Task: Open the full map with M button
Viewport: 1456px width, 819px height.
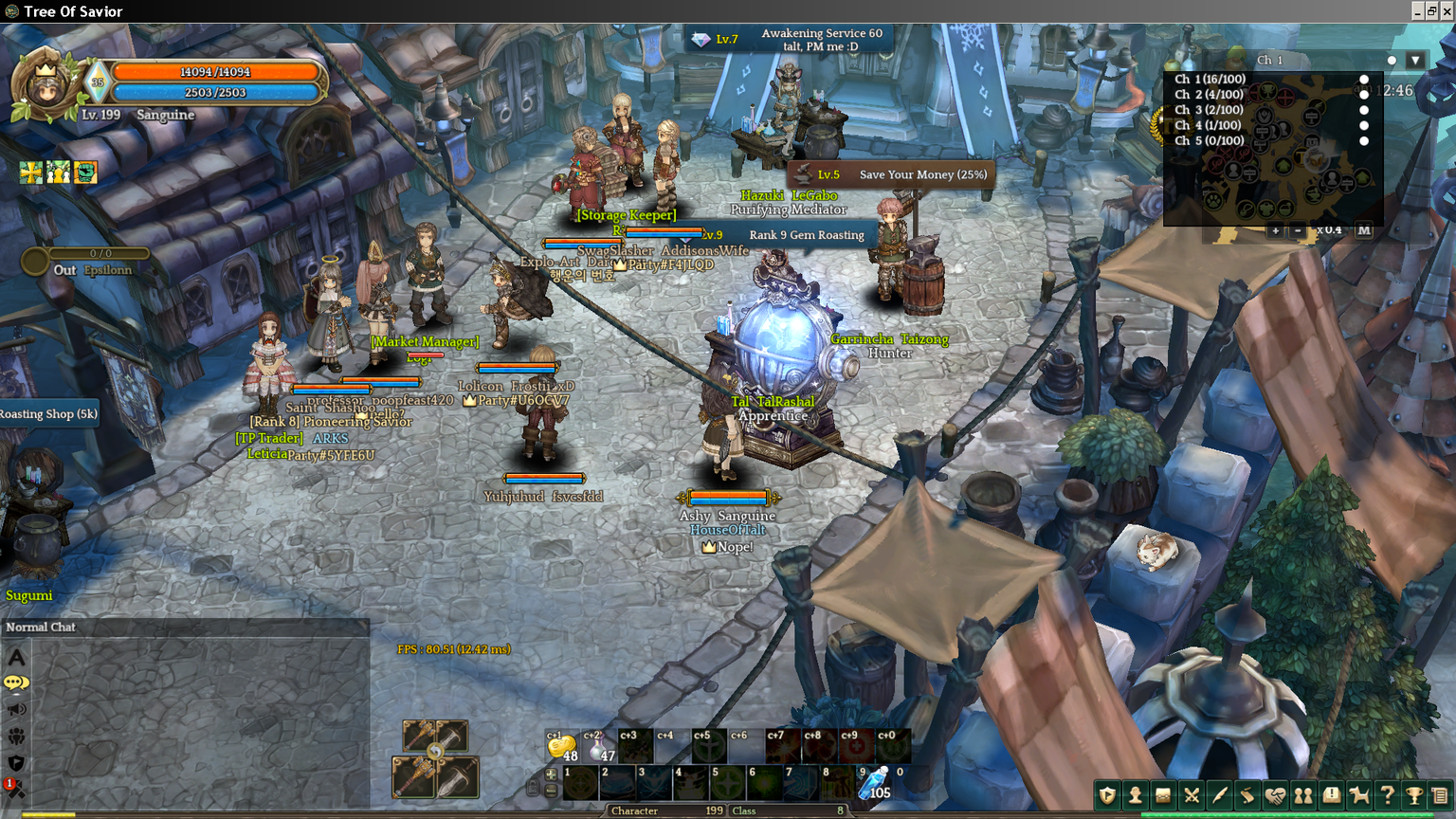Action: [1363, 230]
